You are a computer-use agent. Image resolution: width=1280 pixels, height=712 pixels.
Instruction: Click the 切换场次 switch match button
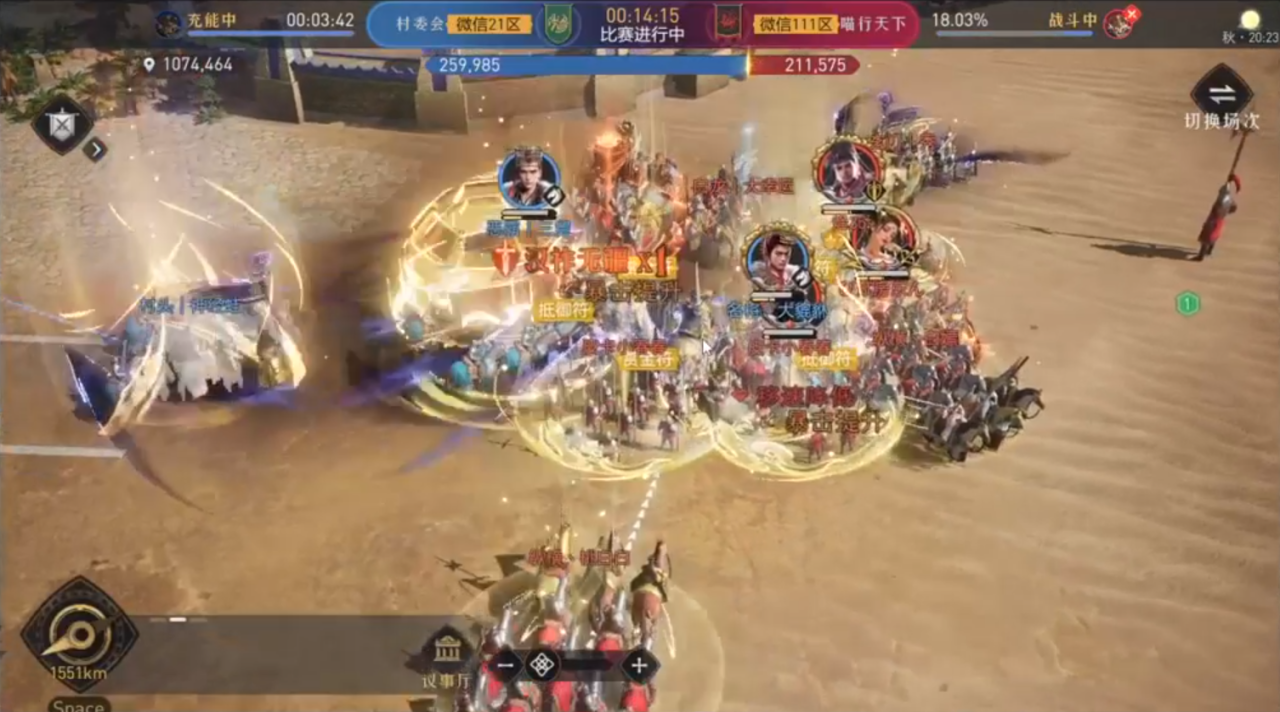point(1221,95)
